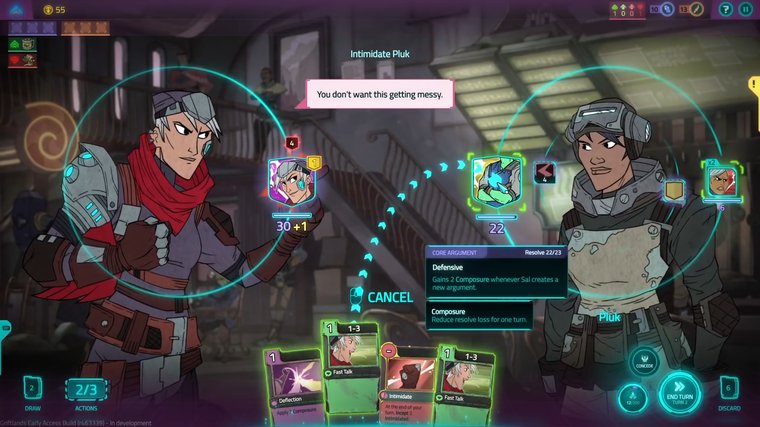Open the draw pile
The width and height of the screenshot is (760, 427).
click(x=31, y=390)
